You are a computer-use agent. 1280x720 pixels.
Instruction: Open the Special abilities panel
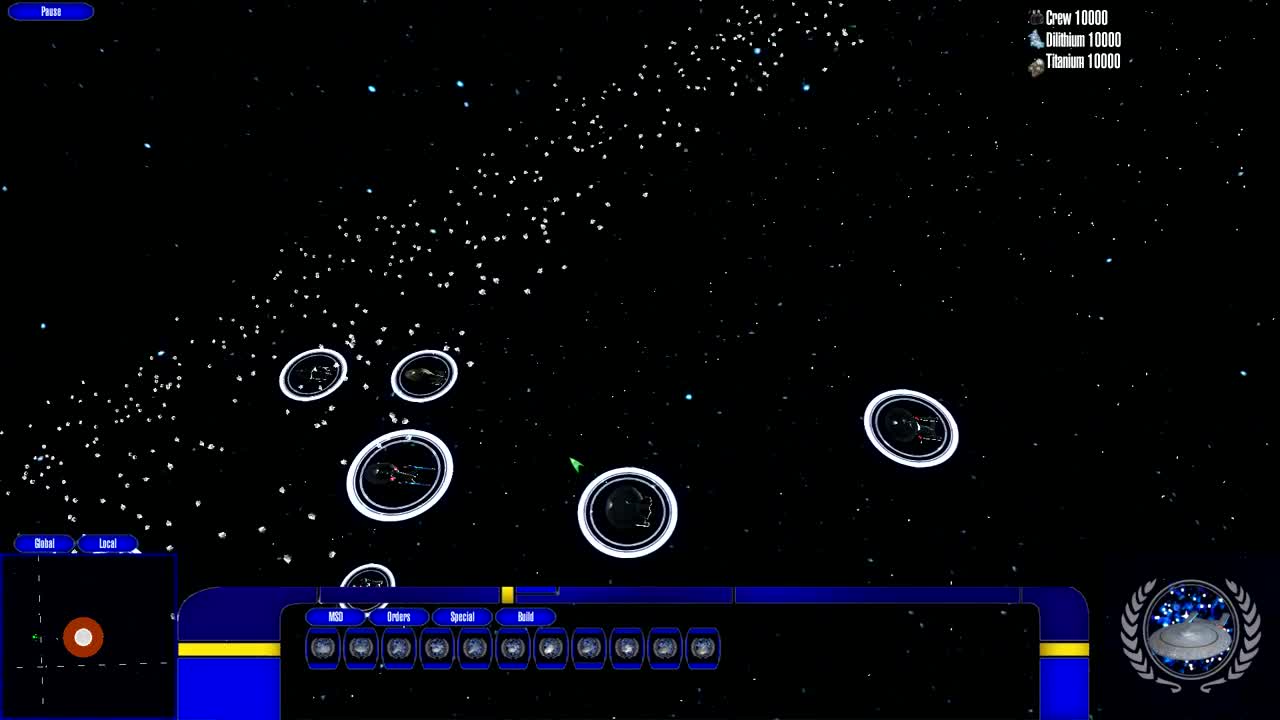point(462,616)
